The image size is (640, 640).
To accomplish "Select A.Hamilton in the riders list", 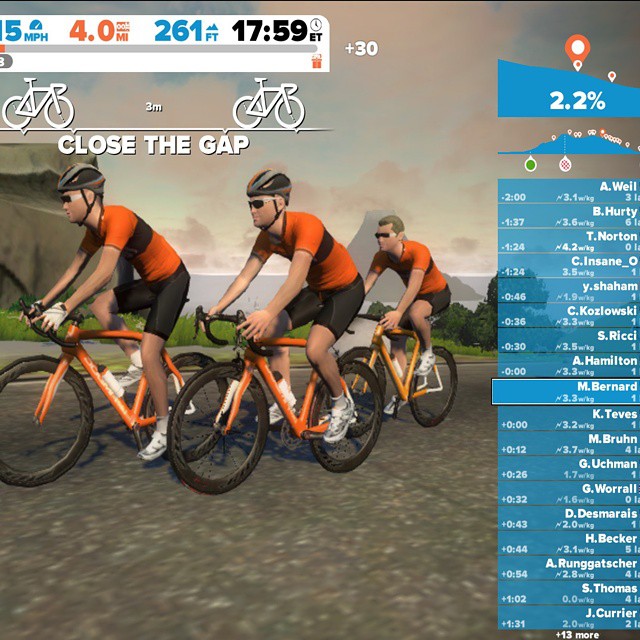I will coord(568,367).
